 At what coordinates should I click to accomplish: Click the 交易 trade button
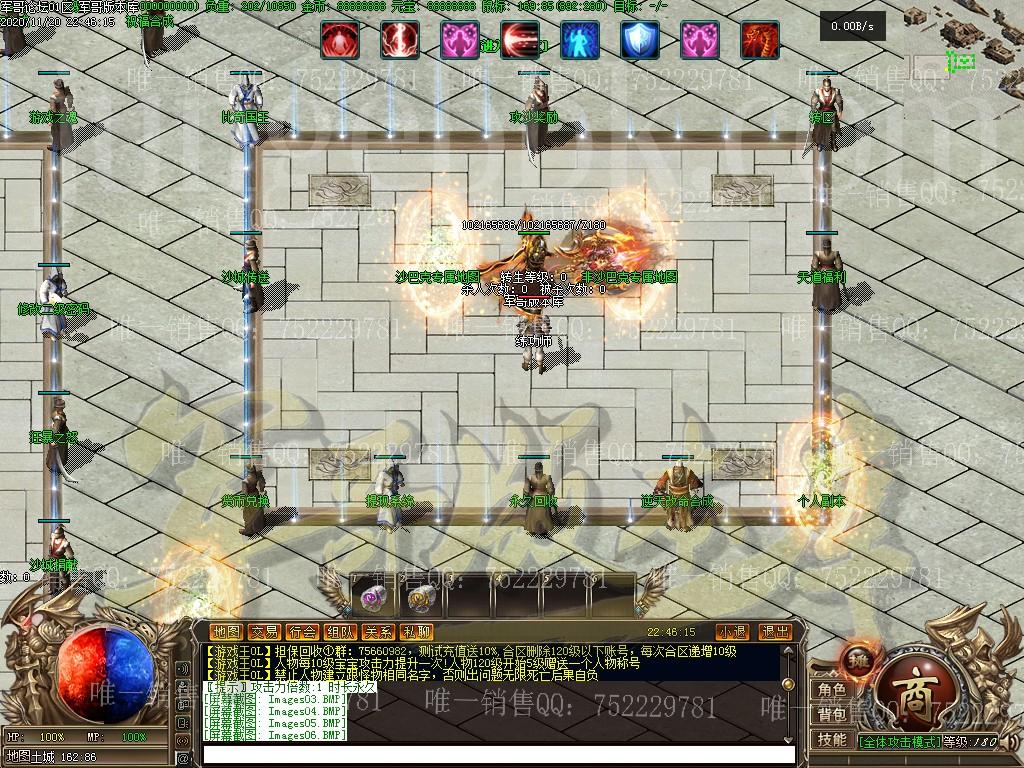(x=265, y=632)
